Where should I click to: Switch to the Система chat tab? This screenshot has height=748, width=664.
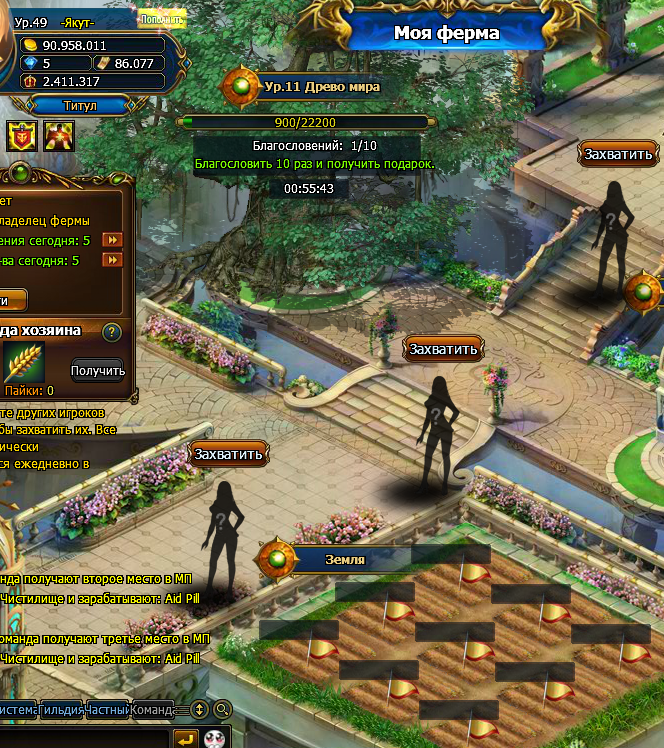18,710
